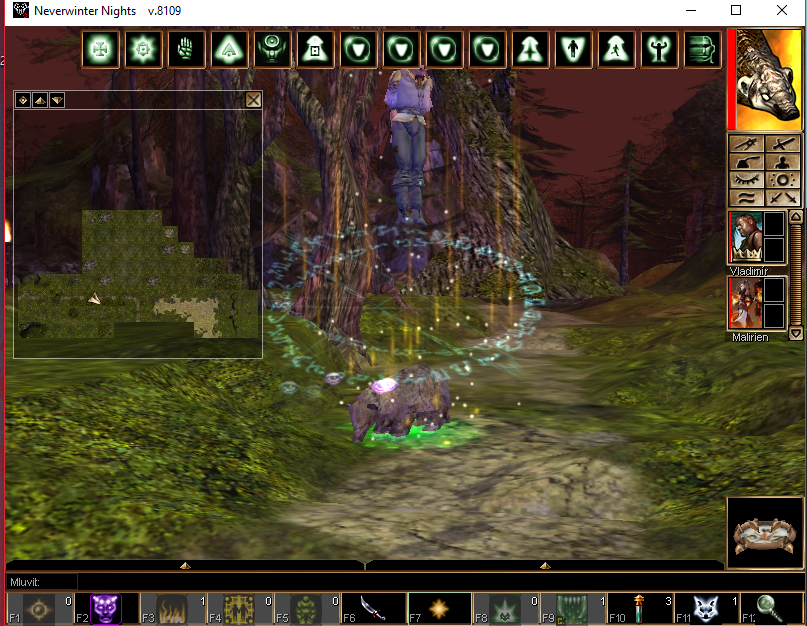Viewport: 807px width, 626px height.
Task: Click the character silhouette panel button
Action: 783,162
